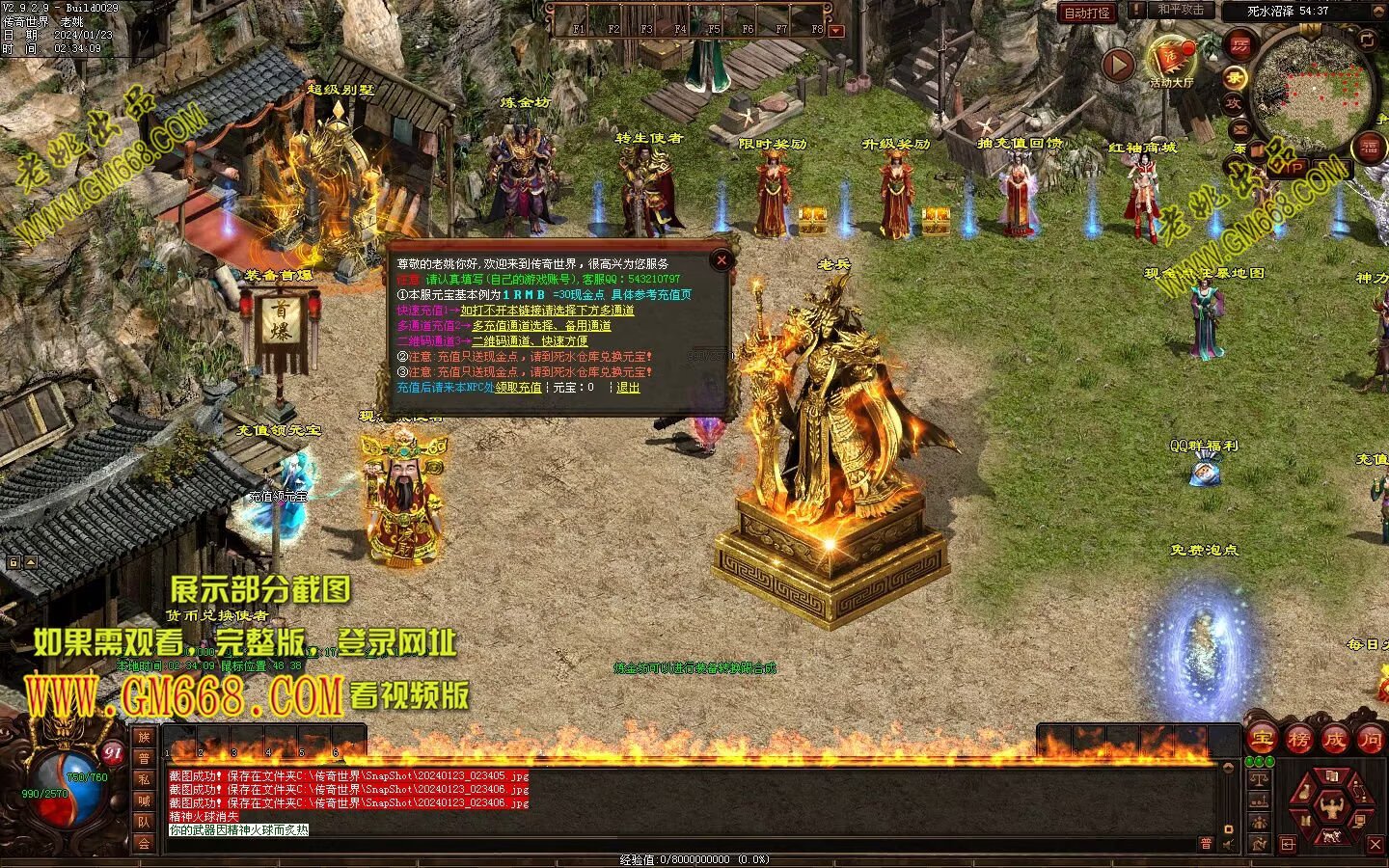Viewport: 1389px width, 868px height.
Task: Show the 榜 rankings button
Action: click(x=1298, y=740)
